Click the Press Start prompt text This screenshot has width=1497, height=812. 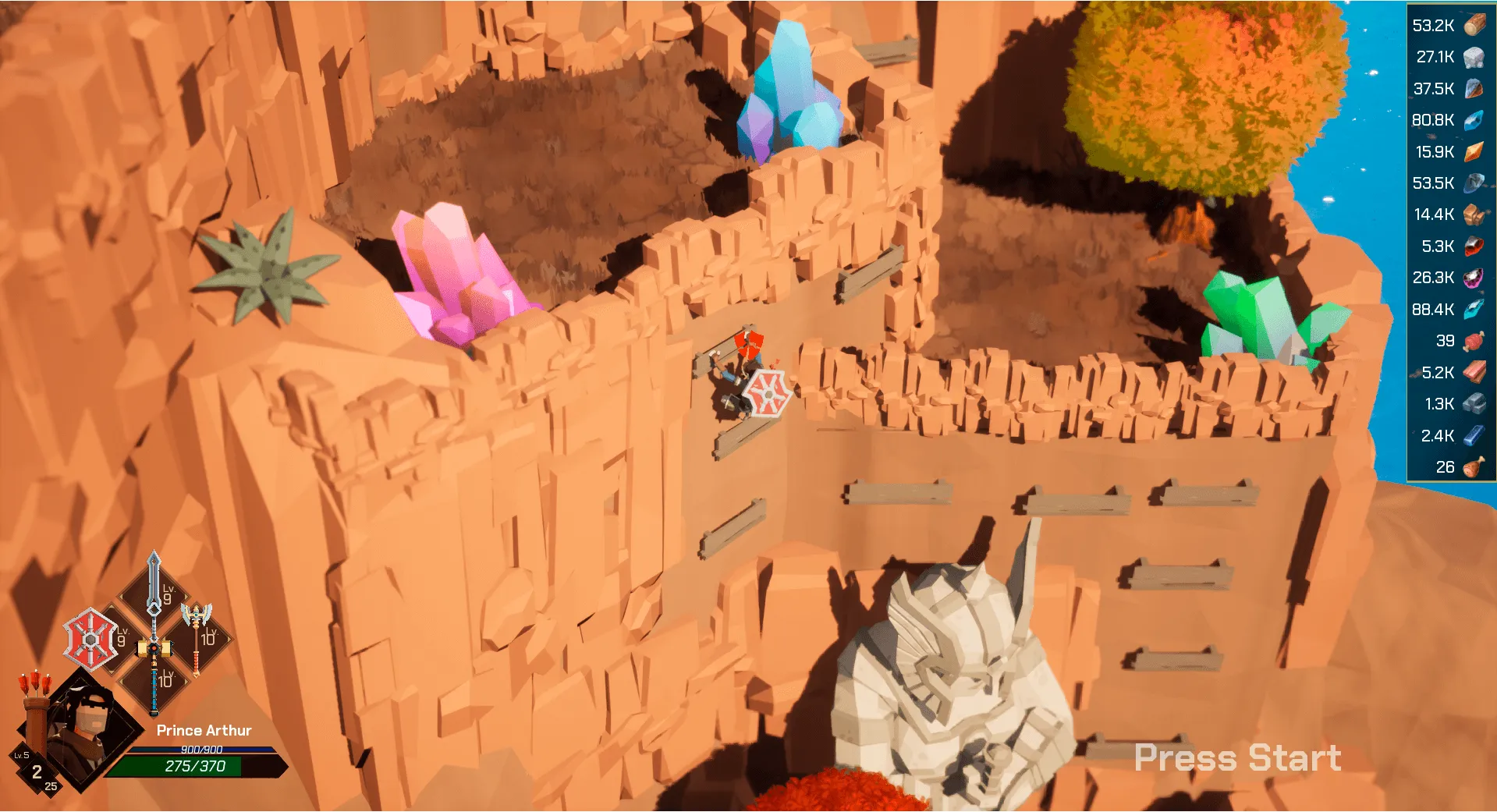pyautogui.click(x=1237, y=757)
